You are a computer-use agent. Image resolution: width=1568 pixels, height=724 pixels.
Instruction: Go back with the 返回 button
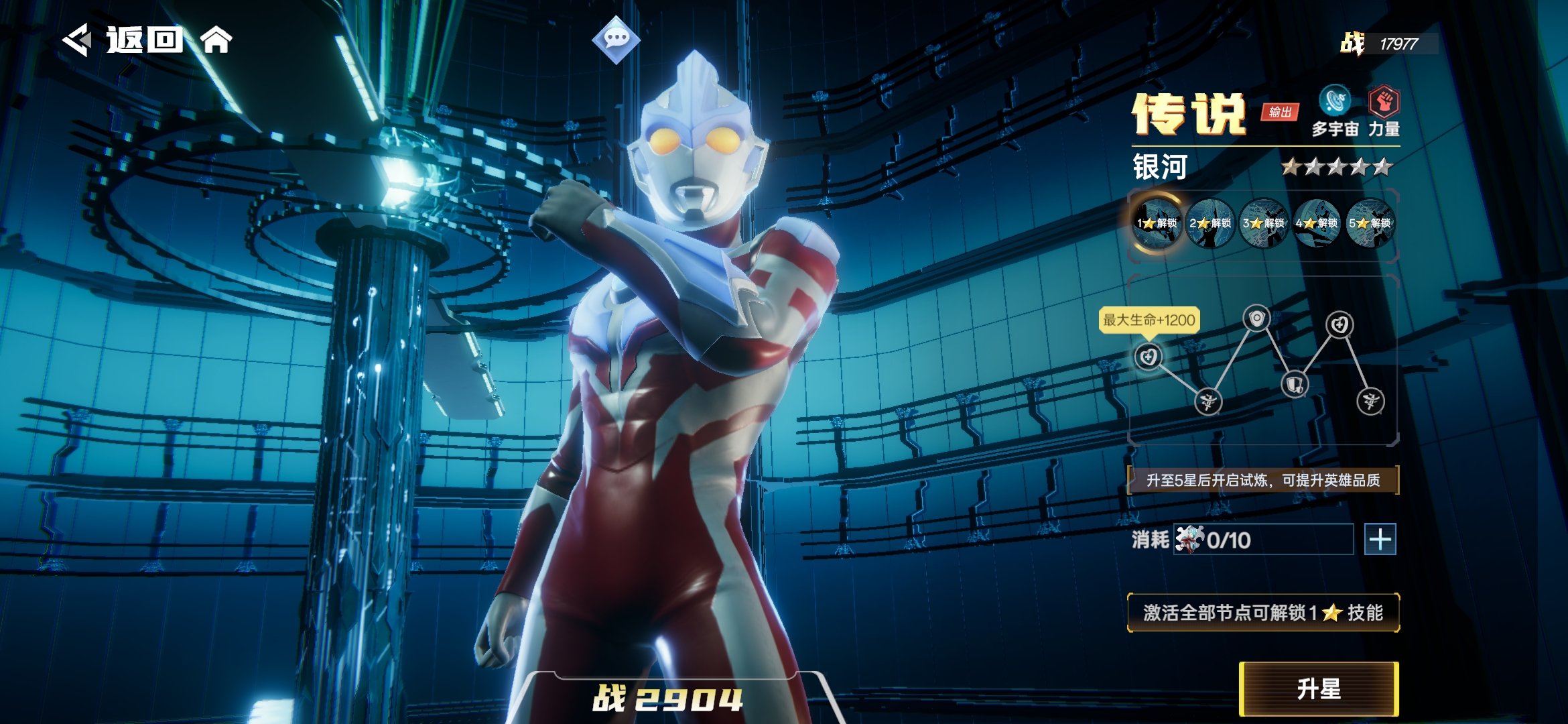coord(124,40)
